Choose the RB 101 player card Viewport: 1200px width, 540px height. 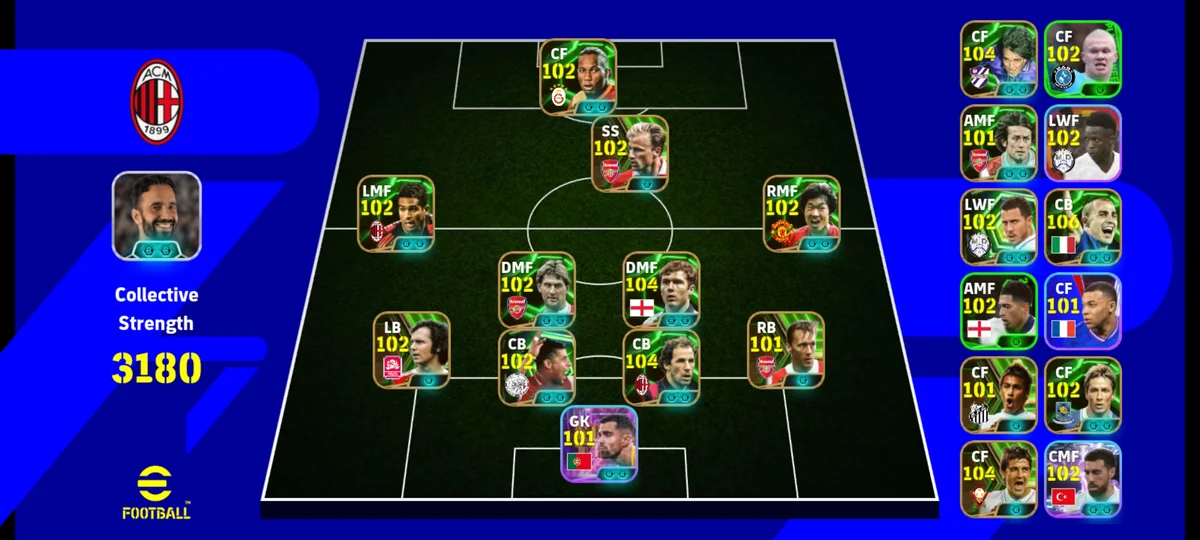(x=785, y=350)
